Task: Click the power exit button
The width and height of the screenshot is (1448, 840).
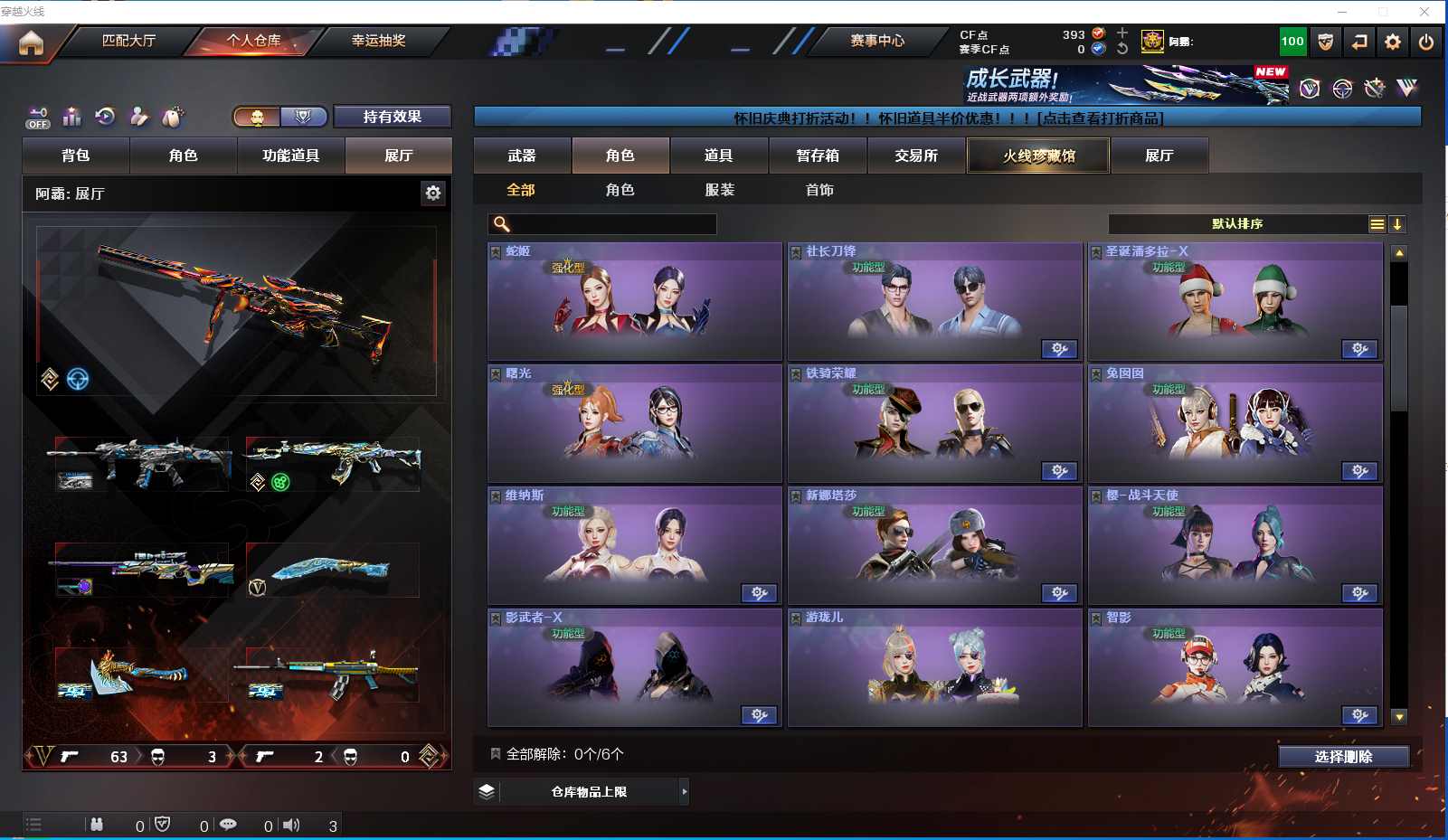Action: click(1426, 42)
